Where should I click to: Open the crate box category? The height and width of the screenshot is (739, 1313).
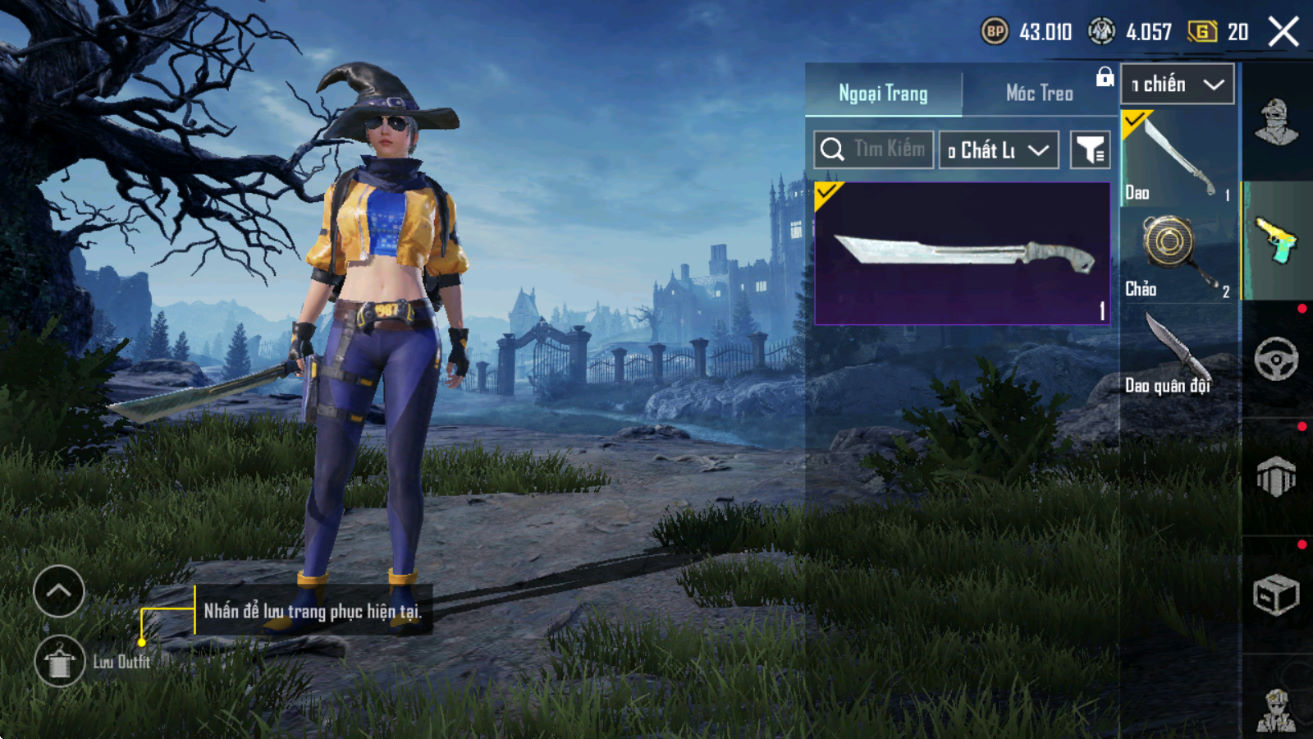tap(1276, 595)
